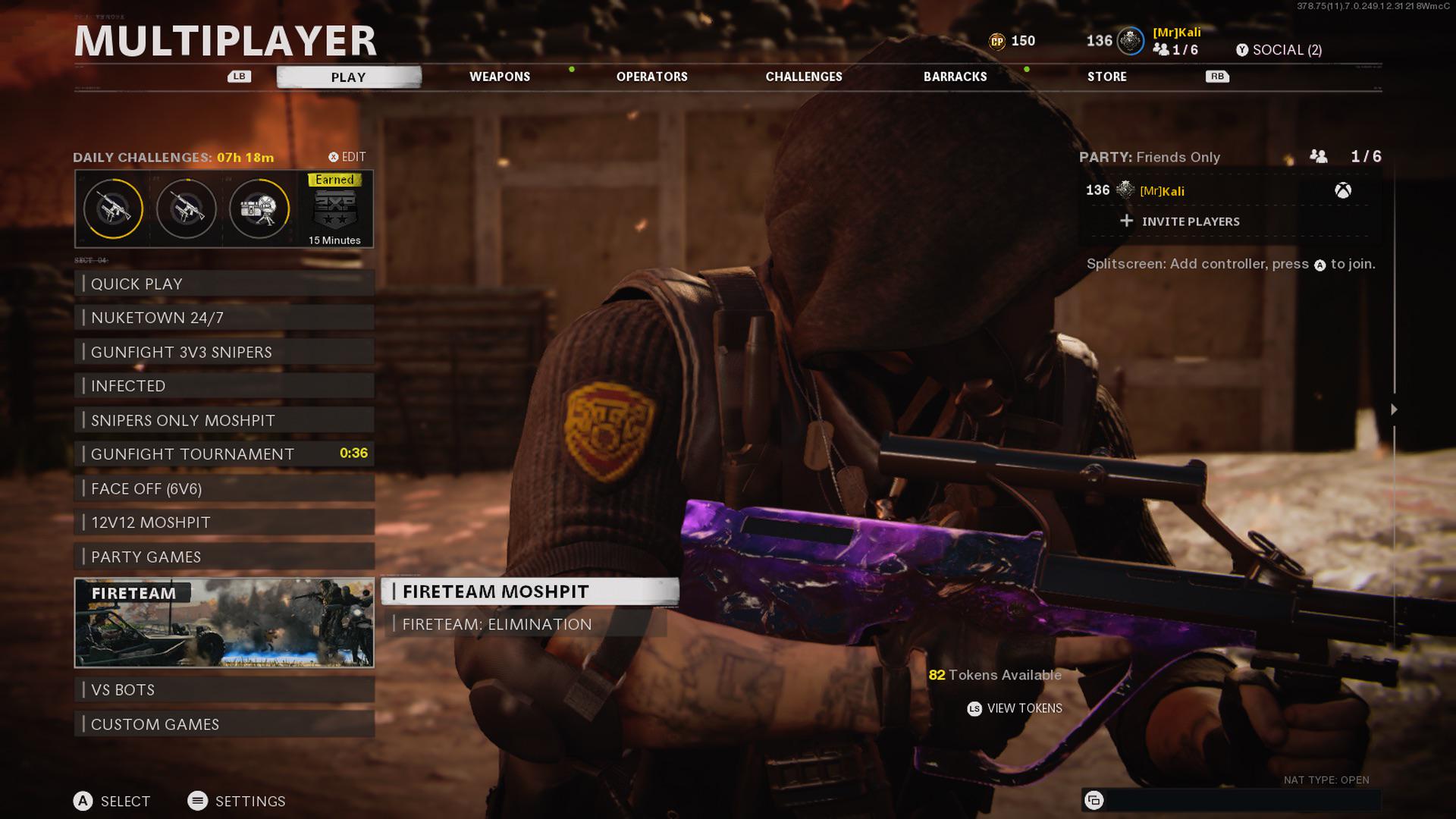Select Snipers Only Moshpit
The width and height of the screenshot is (1456, 819).
(224, 420)
